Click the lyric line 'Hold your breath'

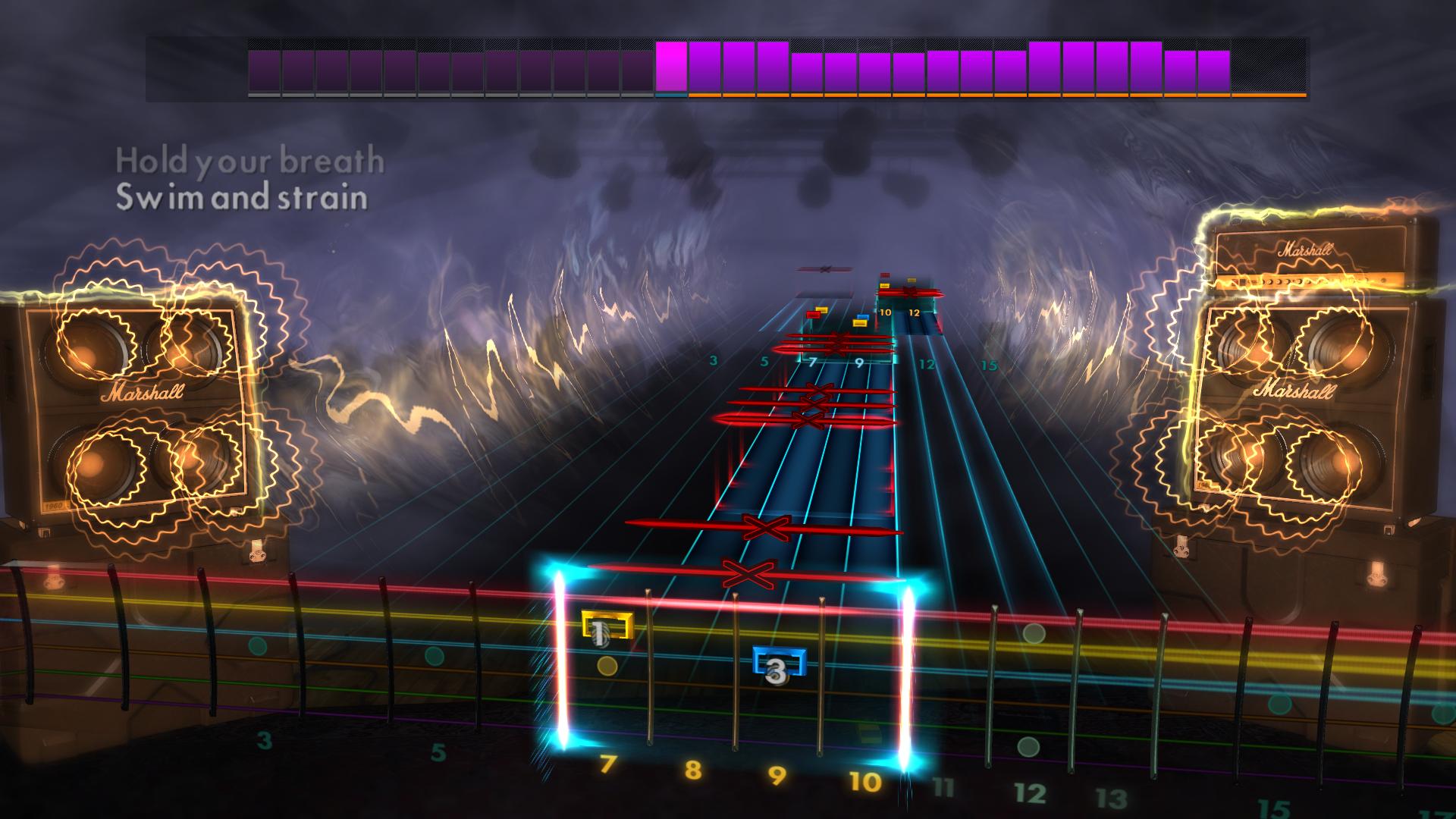coord(250,159)
